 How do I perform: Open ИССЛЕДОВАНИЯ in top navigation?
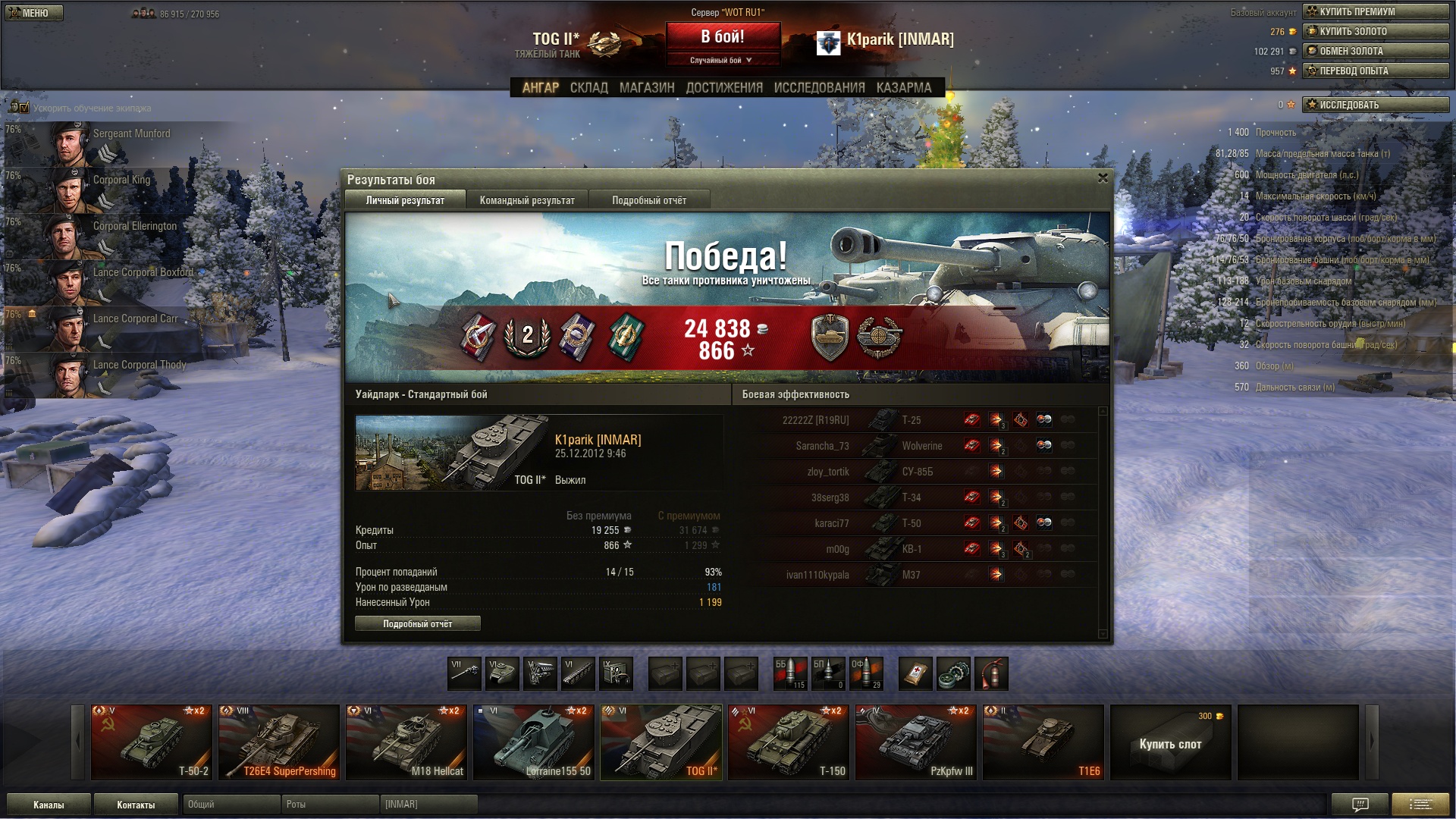click(819, 88)
